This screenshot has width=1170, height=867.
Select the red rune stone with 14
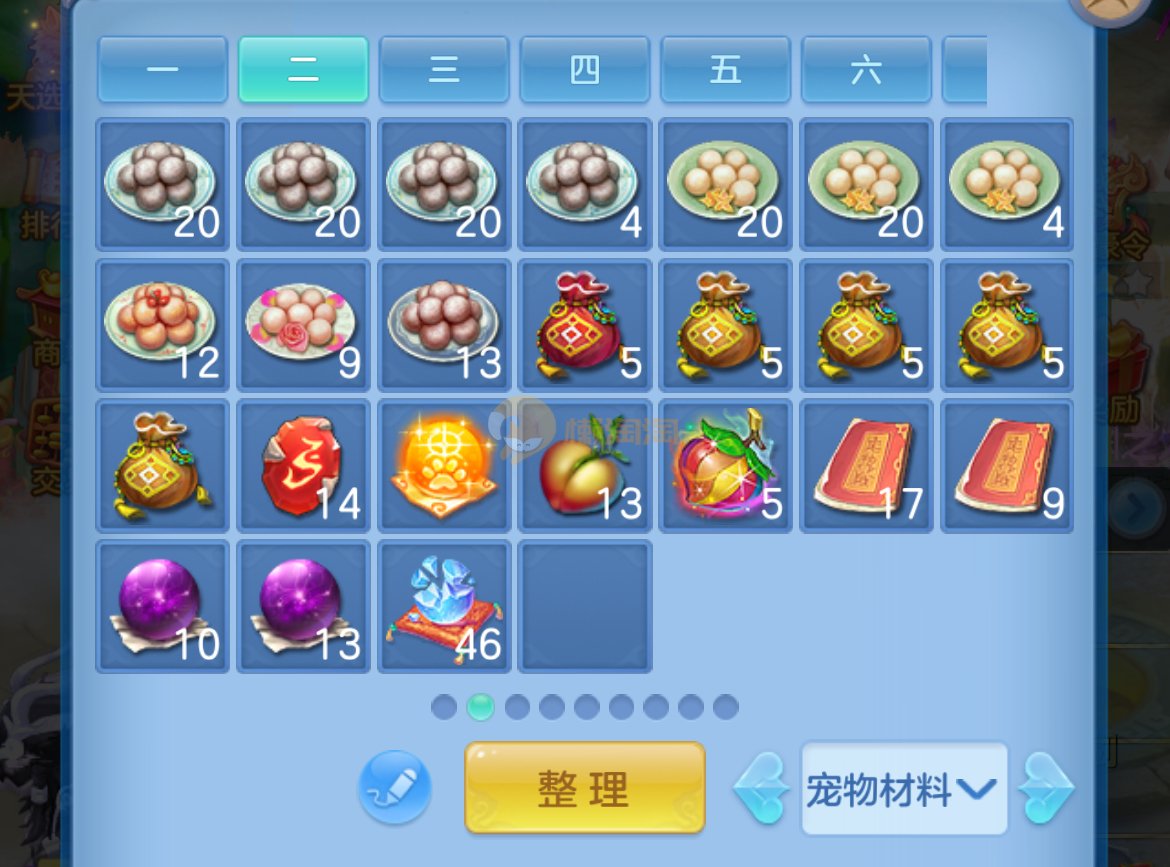(x=303, y=466)
